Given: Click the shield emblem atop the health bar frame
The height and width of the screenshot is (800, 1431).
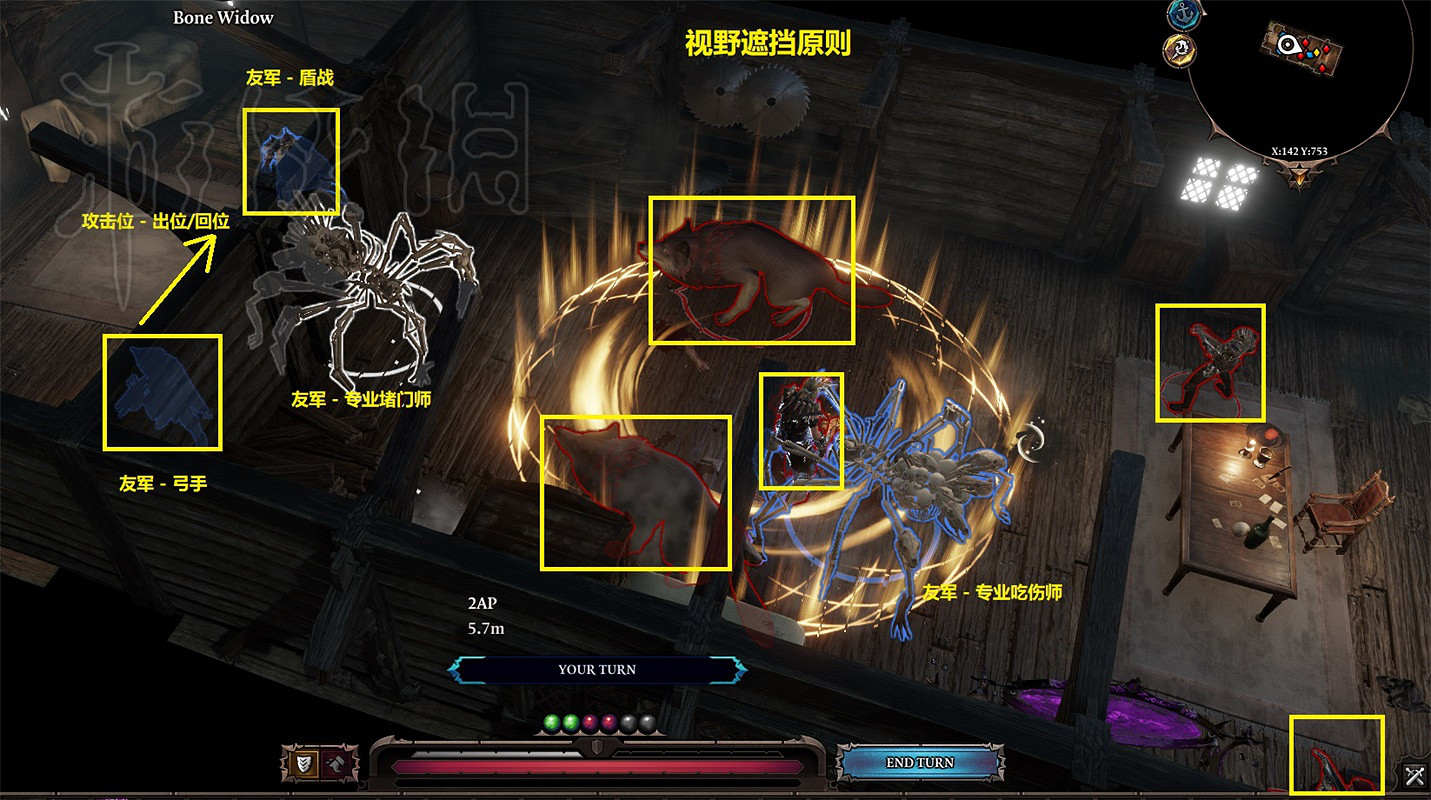Looking at the screenshot, I should (597, 747).
